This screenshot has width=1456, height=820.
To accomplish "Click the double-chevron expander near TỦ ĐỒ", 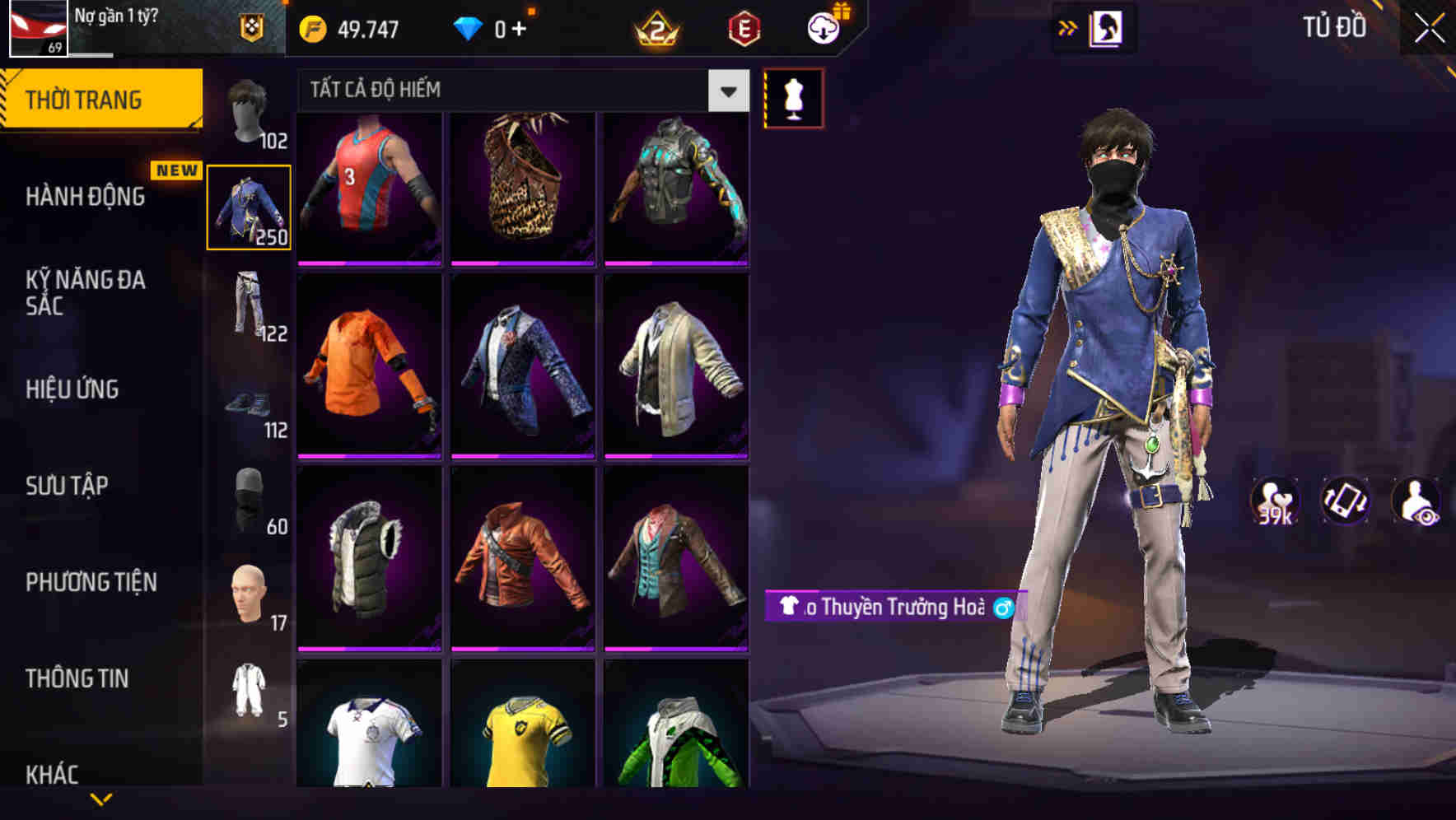I will 1068,27.
